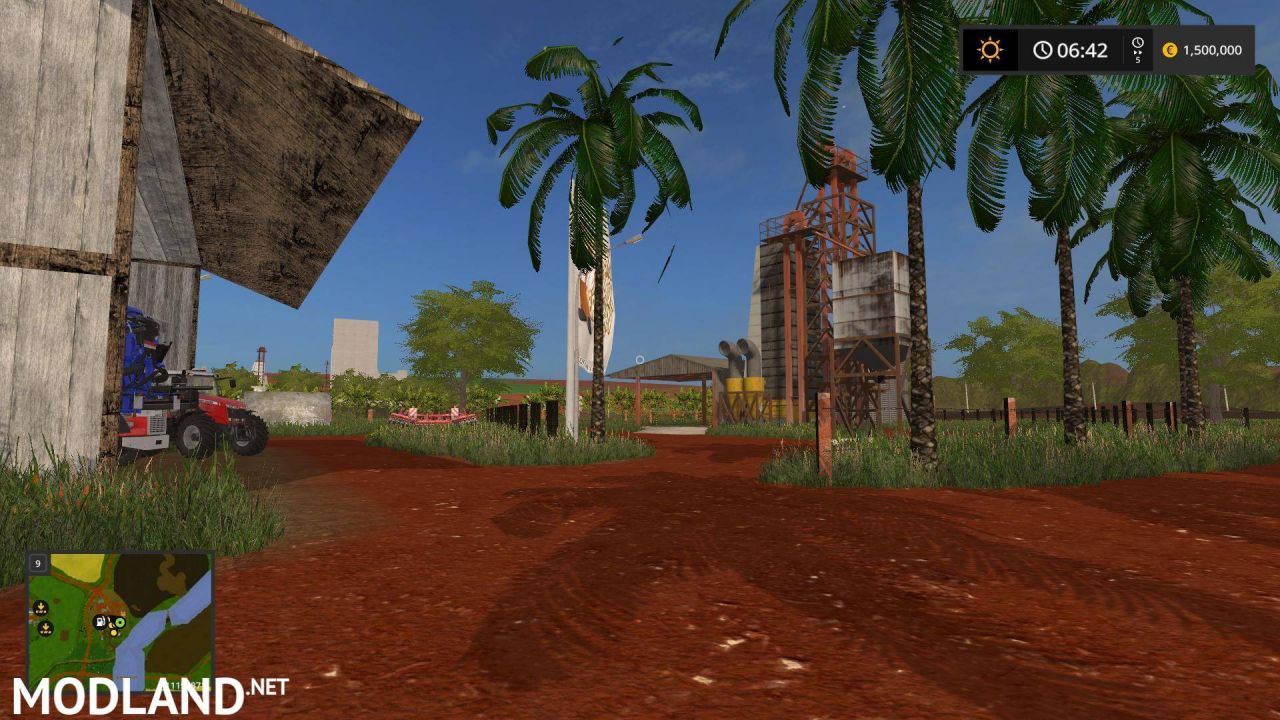This screenshot has width=1280, height=720.
Task: Select the green vehicle marker on minimap
Action: (x=119, y=622)
